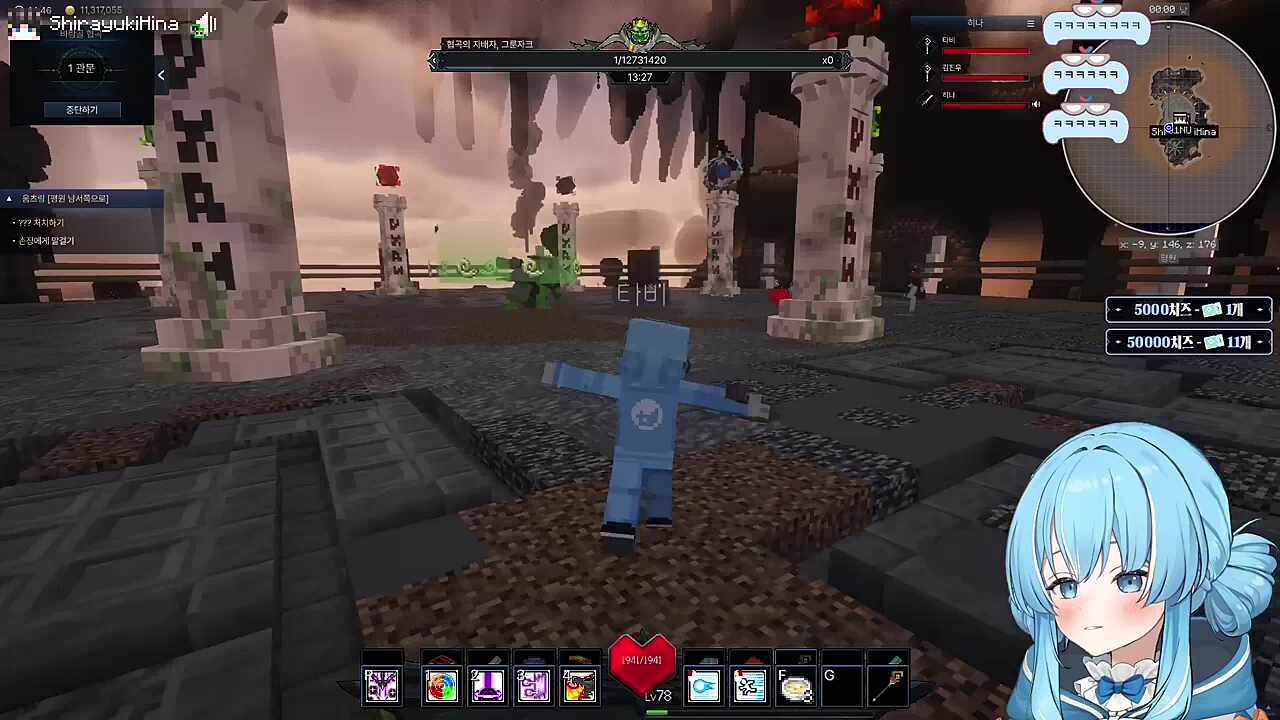Use the purple beam skill in slot 2
Viewport: 1280px width, 720px height.
tap(487, 686)
